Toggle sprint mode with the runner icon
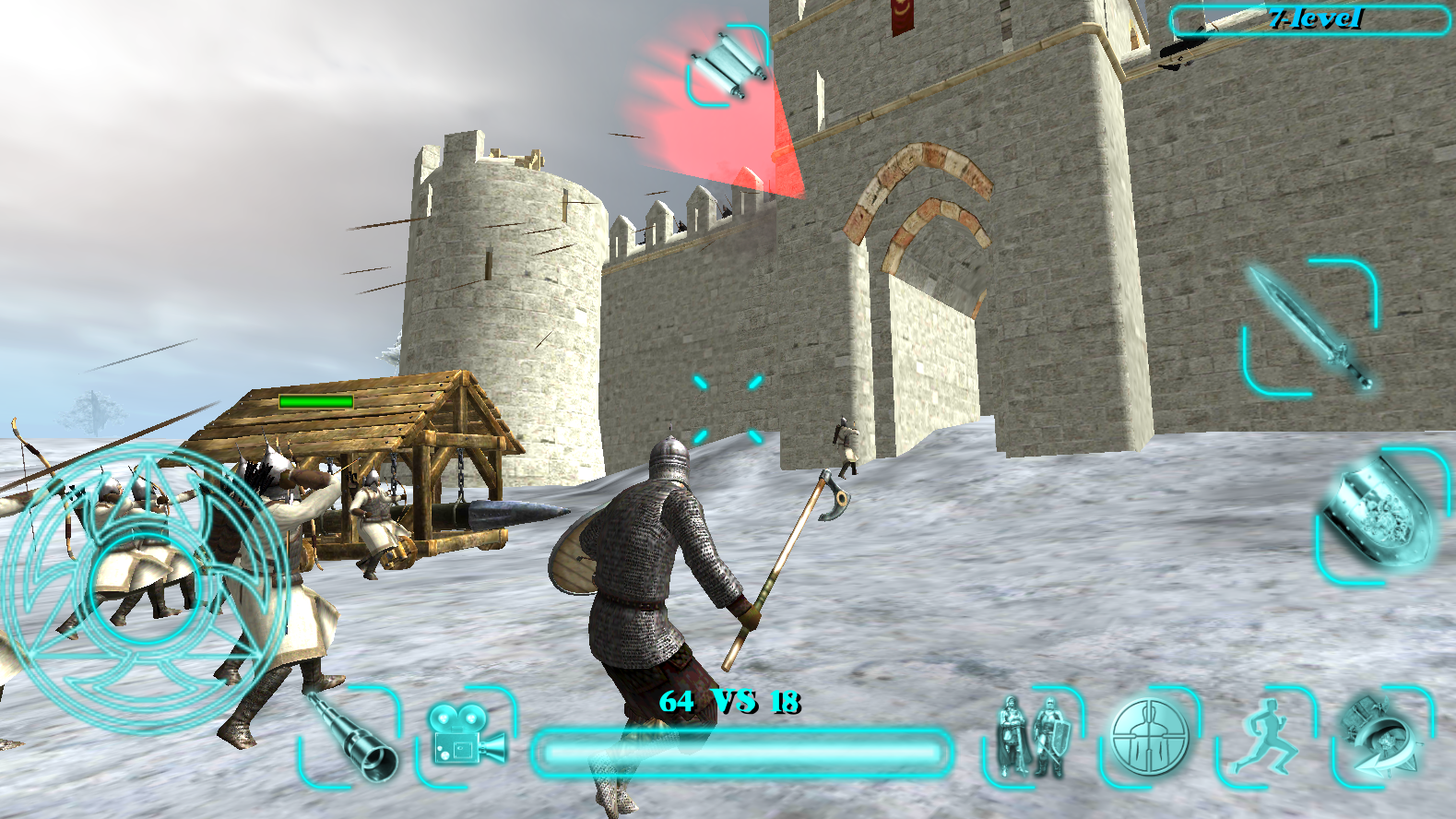 (1268, 738)
